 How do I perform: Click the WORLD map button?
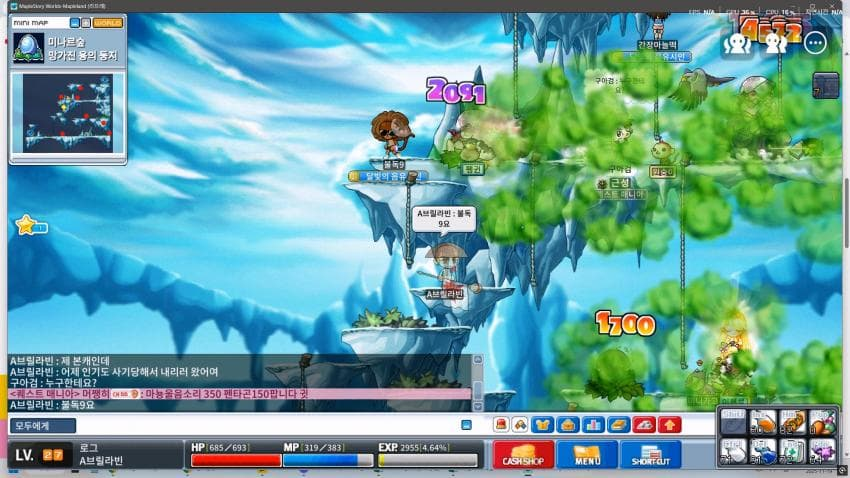107,22
